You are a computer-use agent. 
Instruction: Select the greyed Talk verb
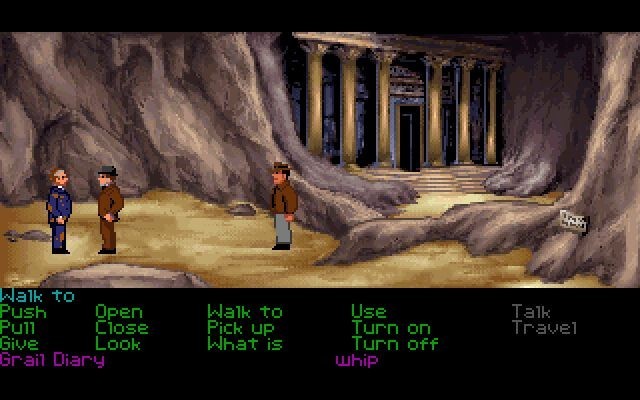click(531, 312)
